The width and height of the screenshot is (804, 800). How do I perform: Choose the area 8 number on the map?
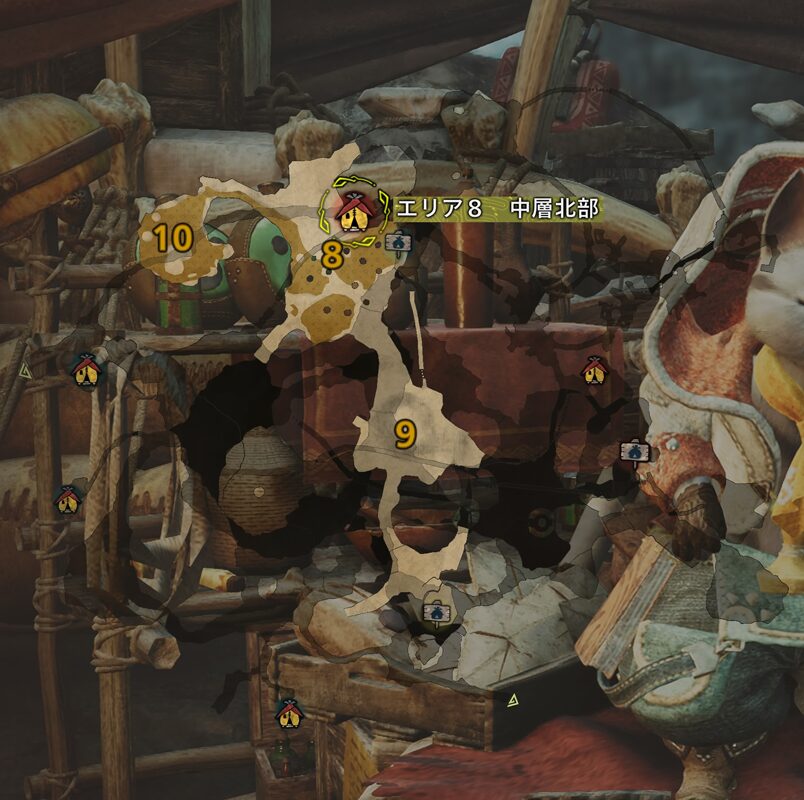(332, 257)
